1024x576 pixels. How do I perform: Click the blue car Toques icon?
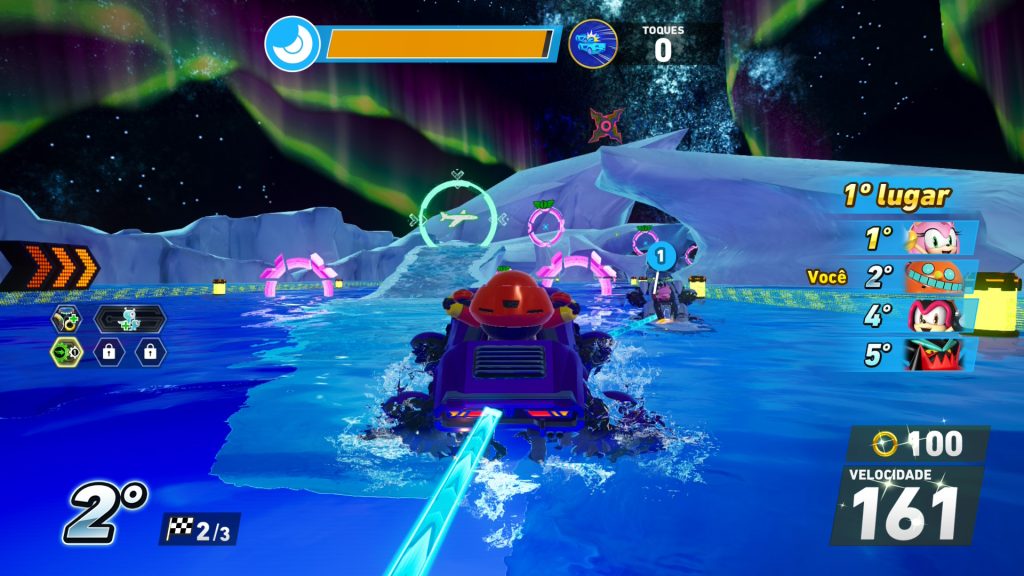coord(592,44)
